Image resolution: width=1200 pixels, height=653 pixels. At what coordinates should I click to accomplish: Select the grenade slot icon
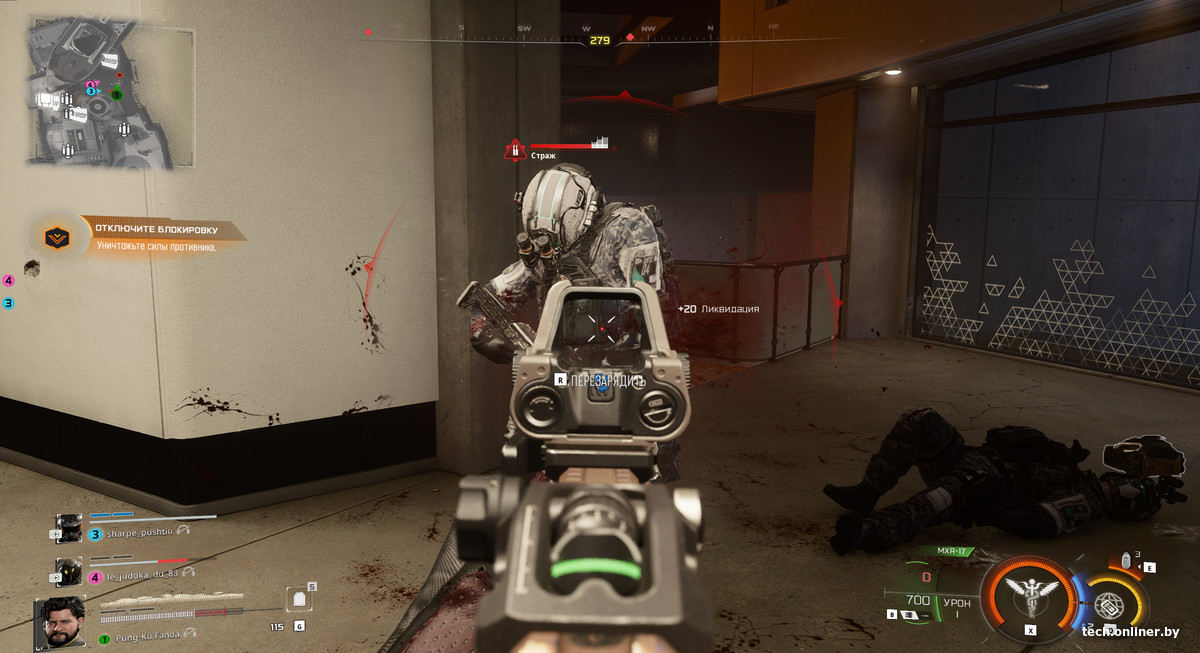1127,561
